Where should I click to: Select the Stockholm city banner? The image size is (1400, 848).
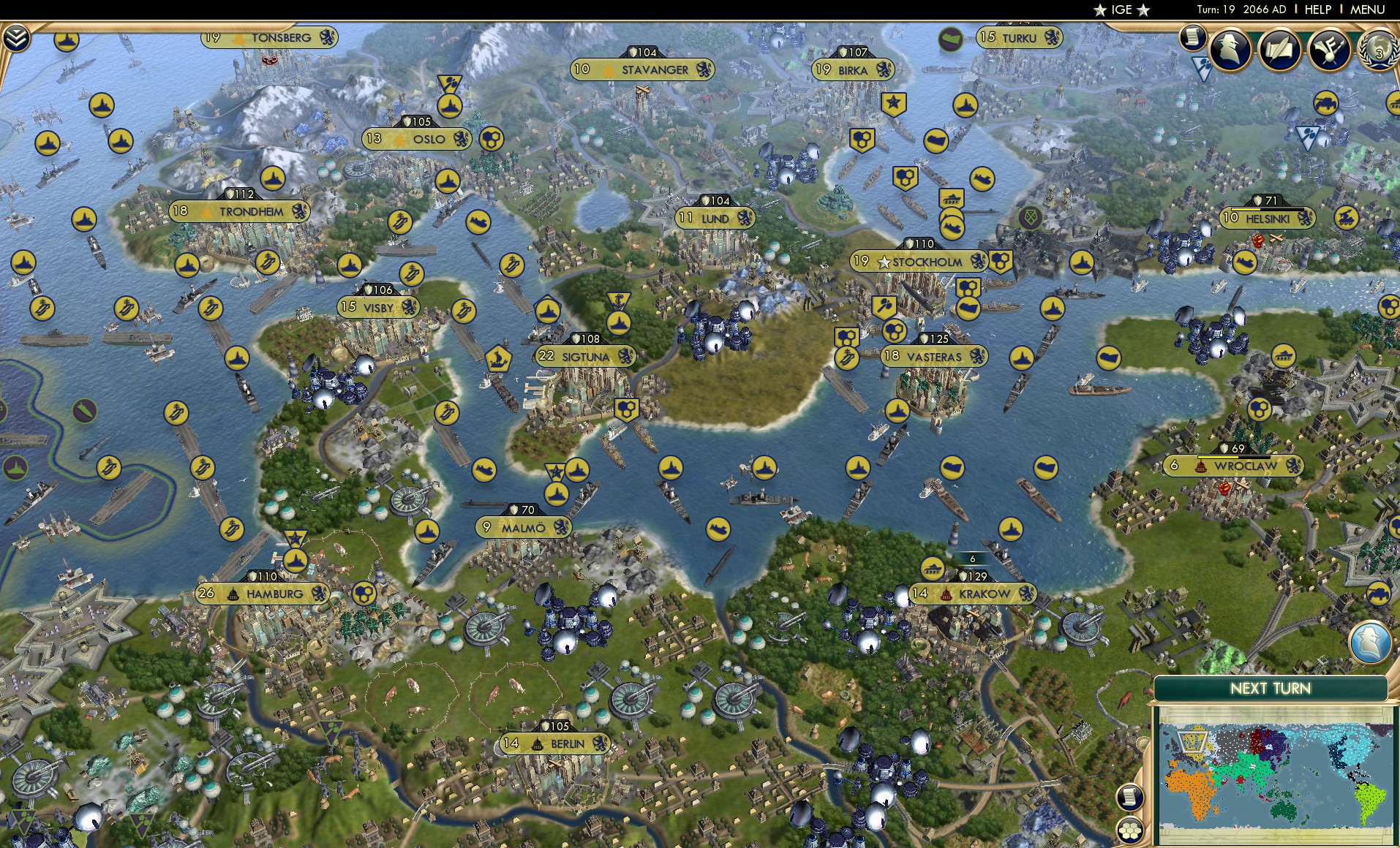918,260
